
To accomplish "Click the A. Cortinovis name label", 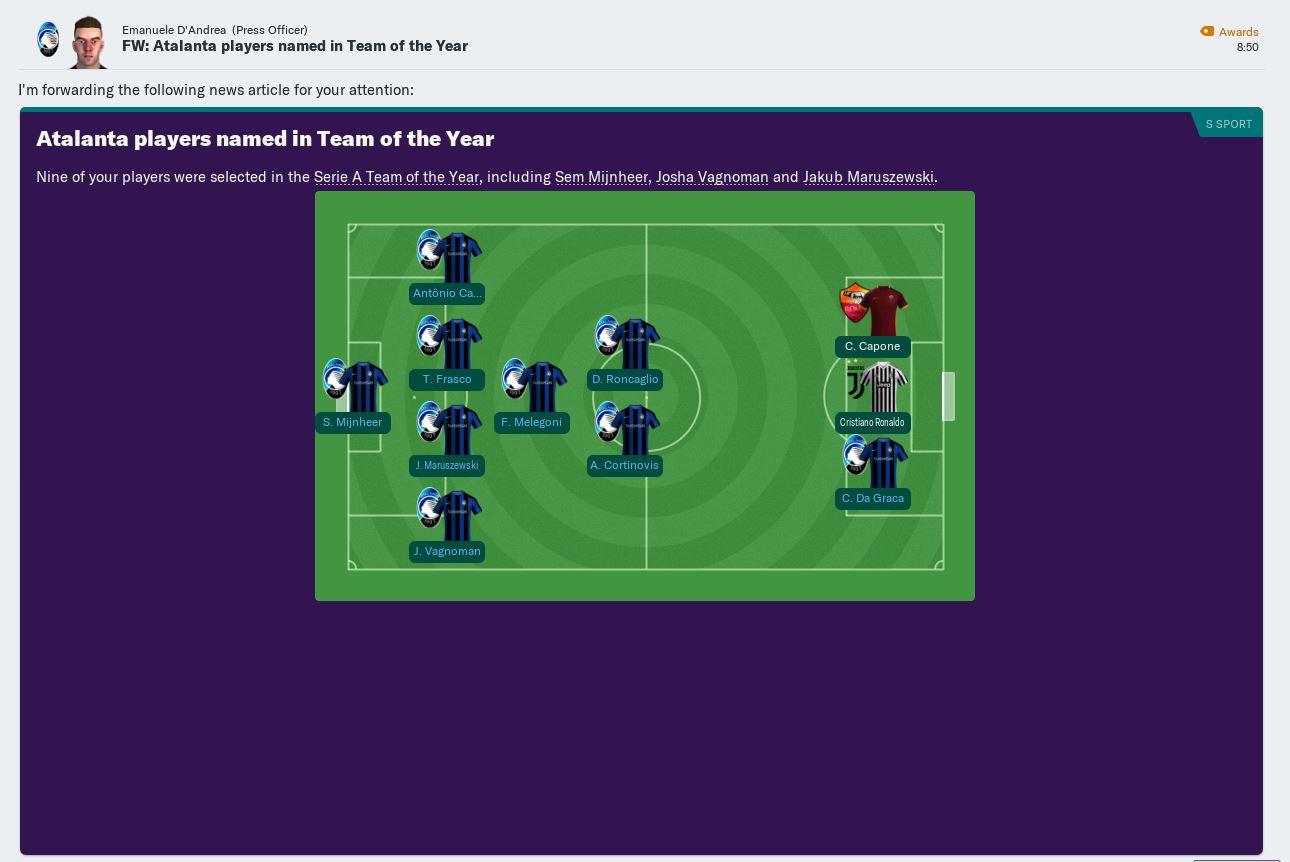I will click(x=625, y=465).
